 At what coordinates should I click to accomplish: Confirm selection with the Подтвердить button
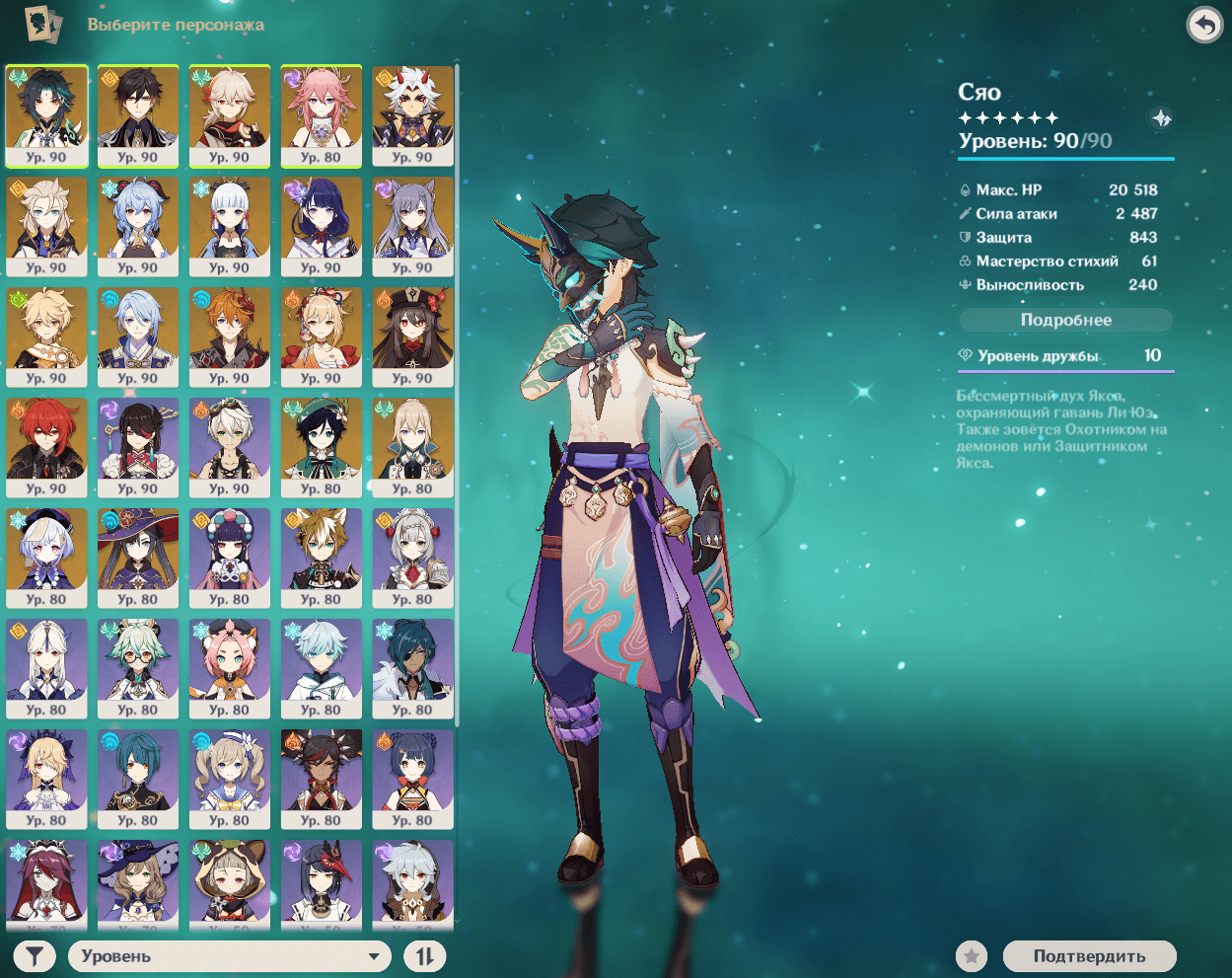click(x=1089, y=955)
